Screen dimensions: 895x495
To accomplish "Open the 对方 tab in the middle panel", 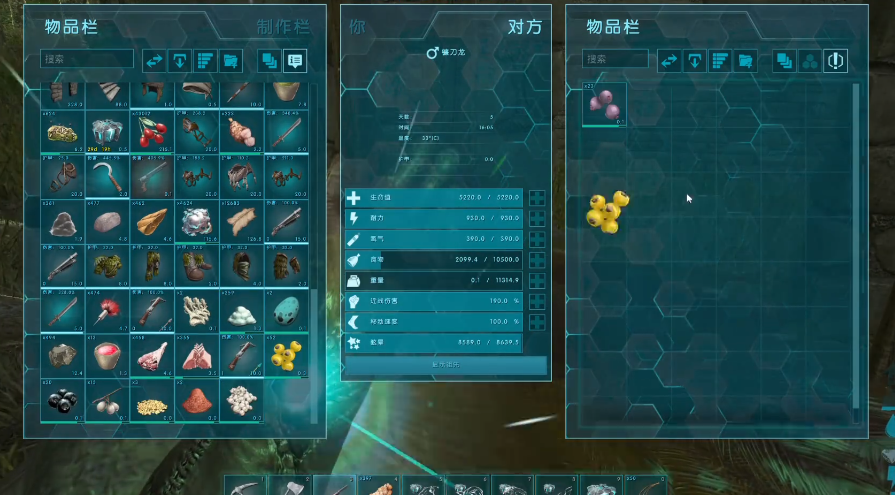I will point(524,27).
